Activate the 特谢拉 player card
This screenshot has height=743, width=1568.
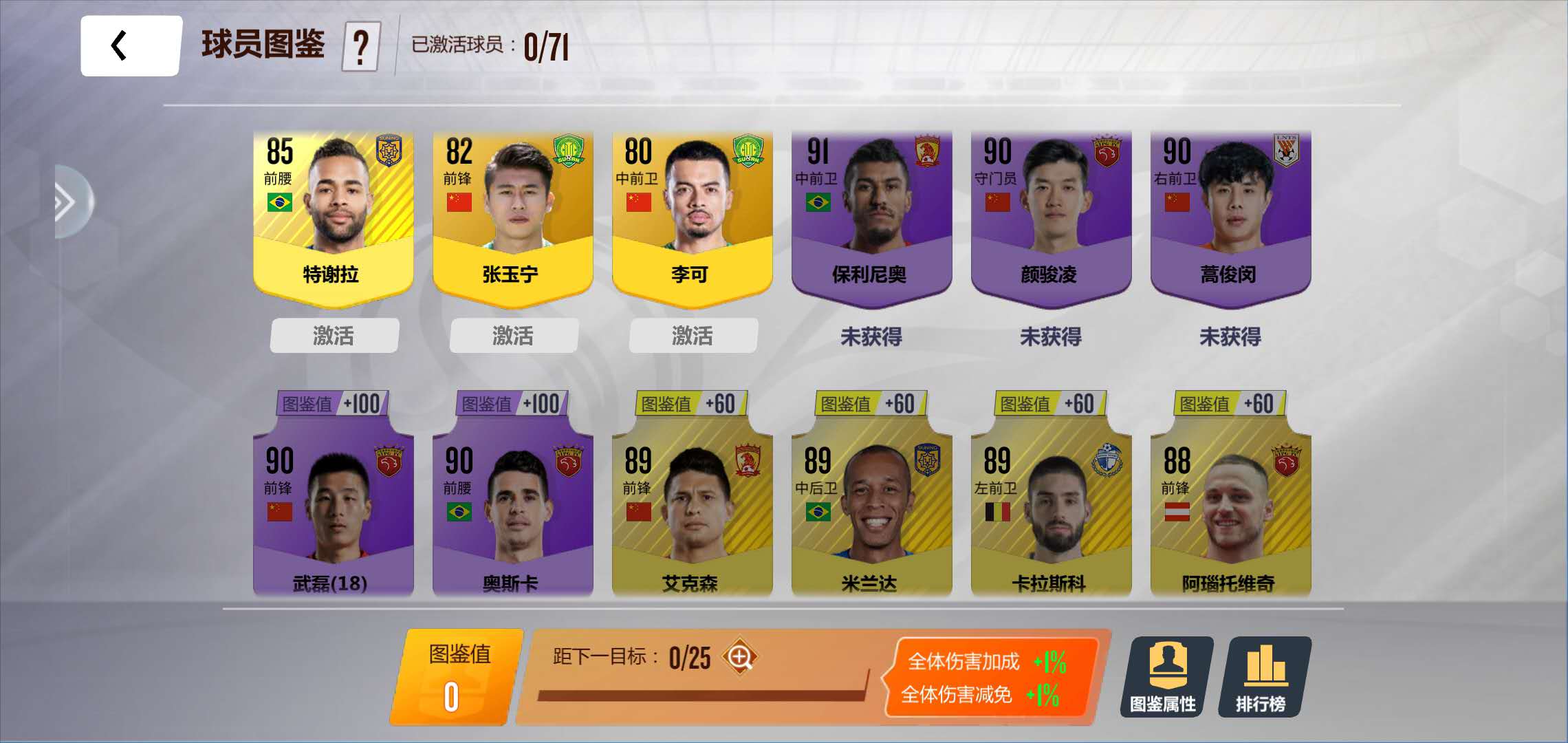coord(334,336)
